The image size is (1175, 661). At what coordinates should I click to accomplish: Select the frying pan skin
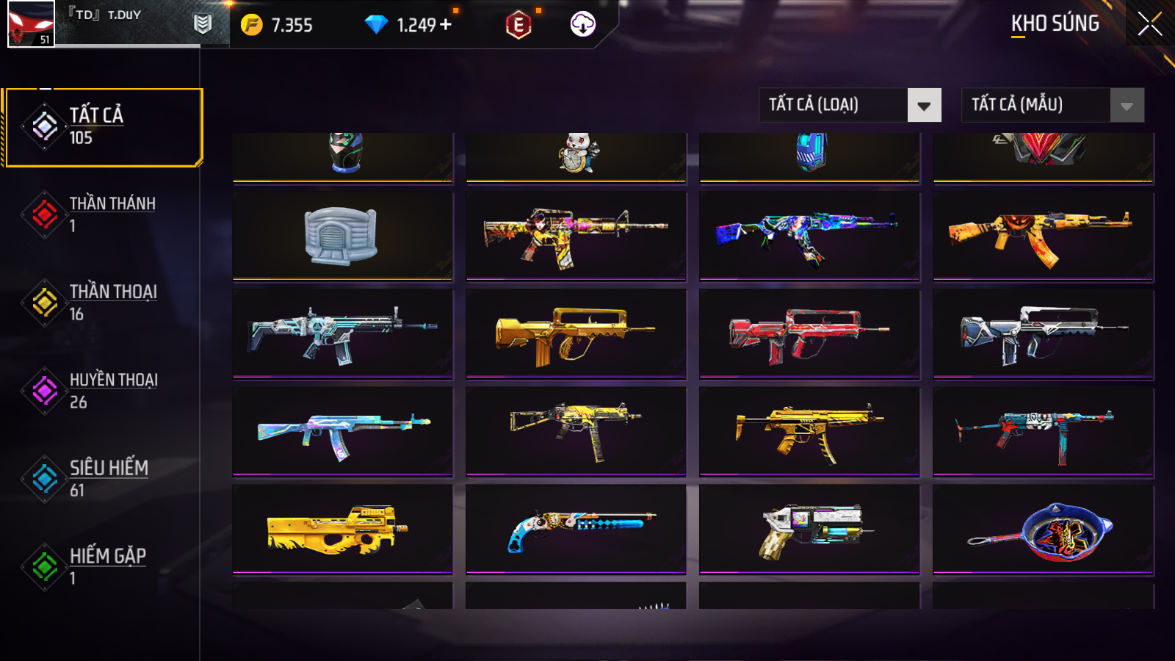click(x=1043, y=529)
